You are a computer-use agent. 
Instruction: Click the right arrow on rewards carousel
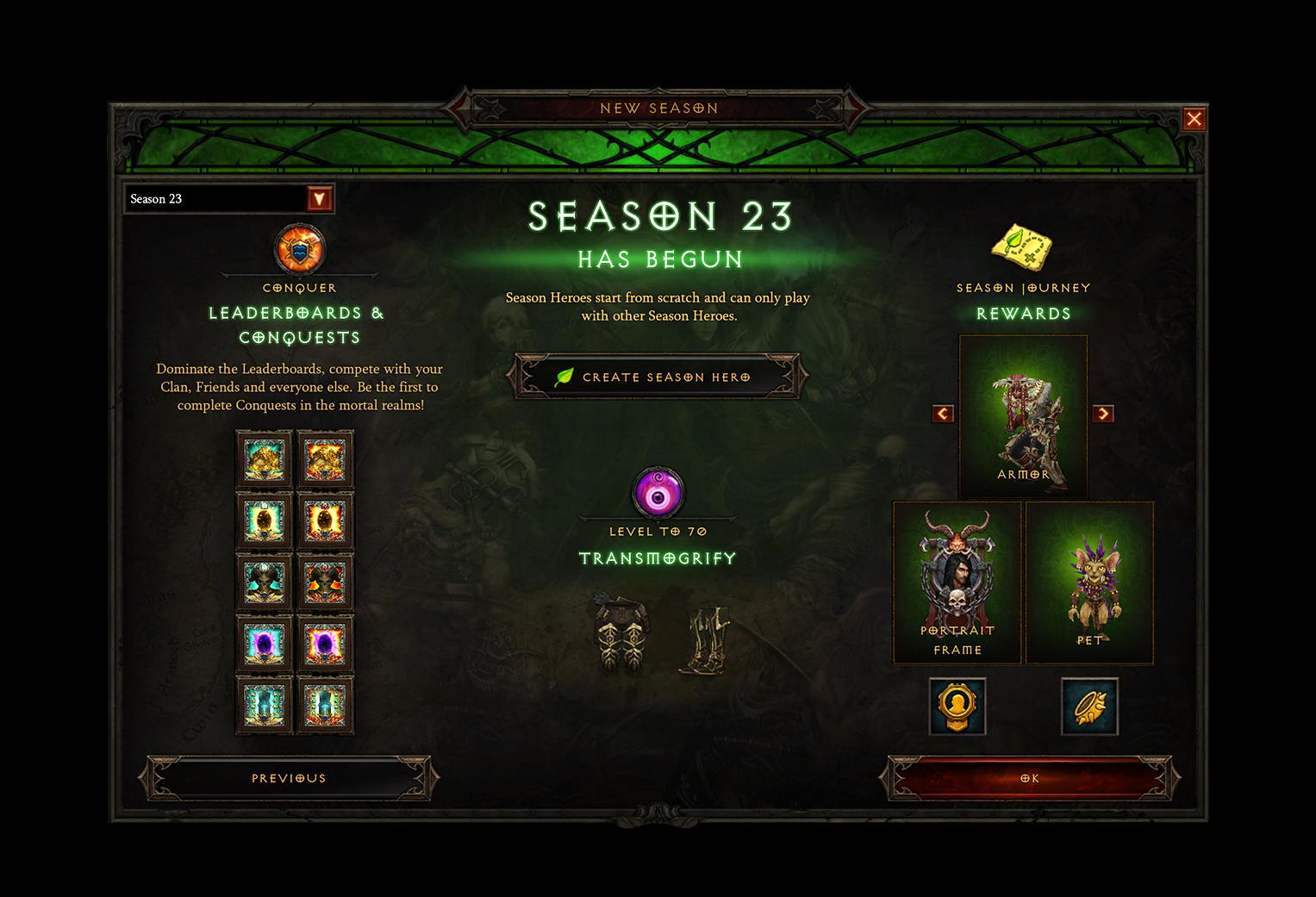coord(1104,414)
